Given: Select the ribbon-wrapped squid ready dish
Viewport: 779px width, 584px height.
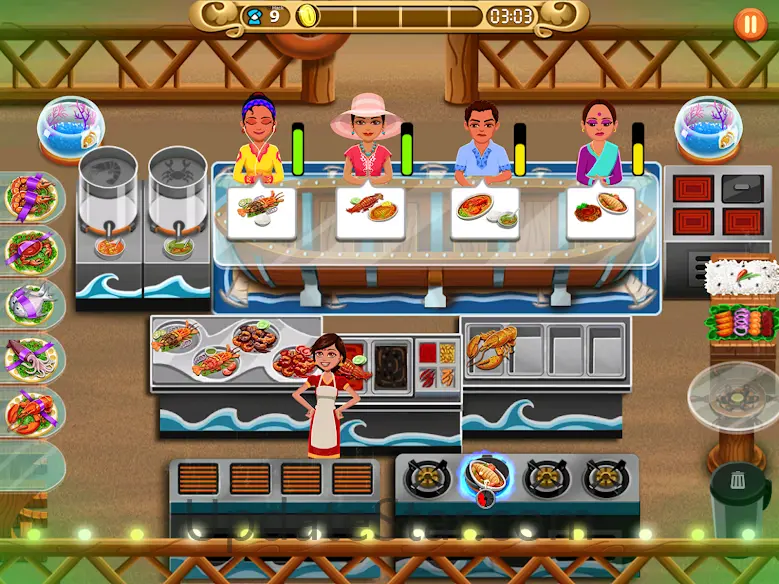Looking at the screenshot, I should [31, 356].
